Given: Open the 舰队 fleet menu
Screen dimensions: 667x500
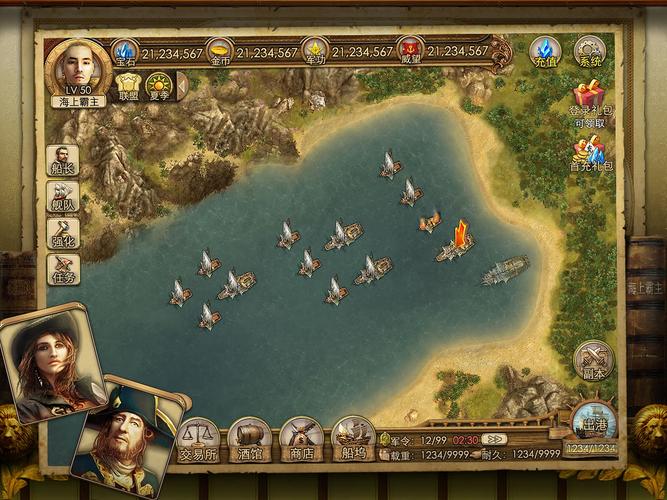Looking at the screenshot, I should pos(63,199).
